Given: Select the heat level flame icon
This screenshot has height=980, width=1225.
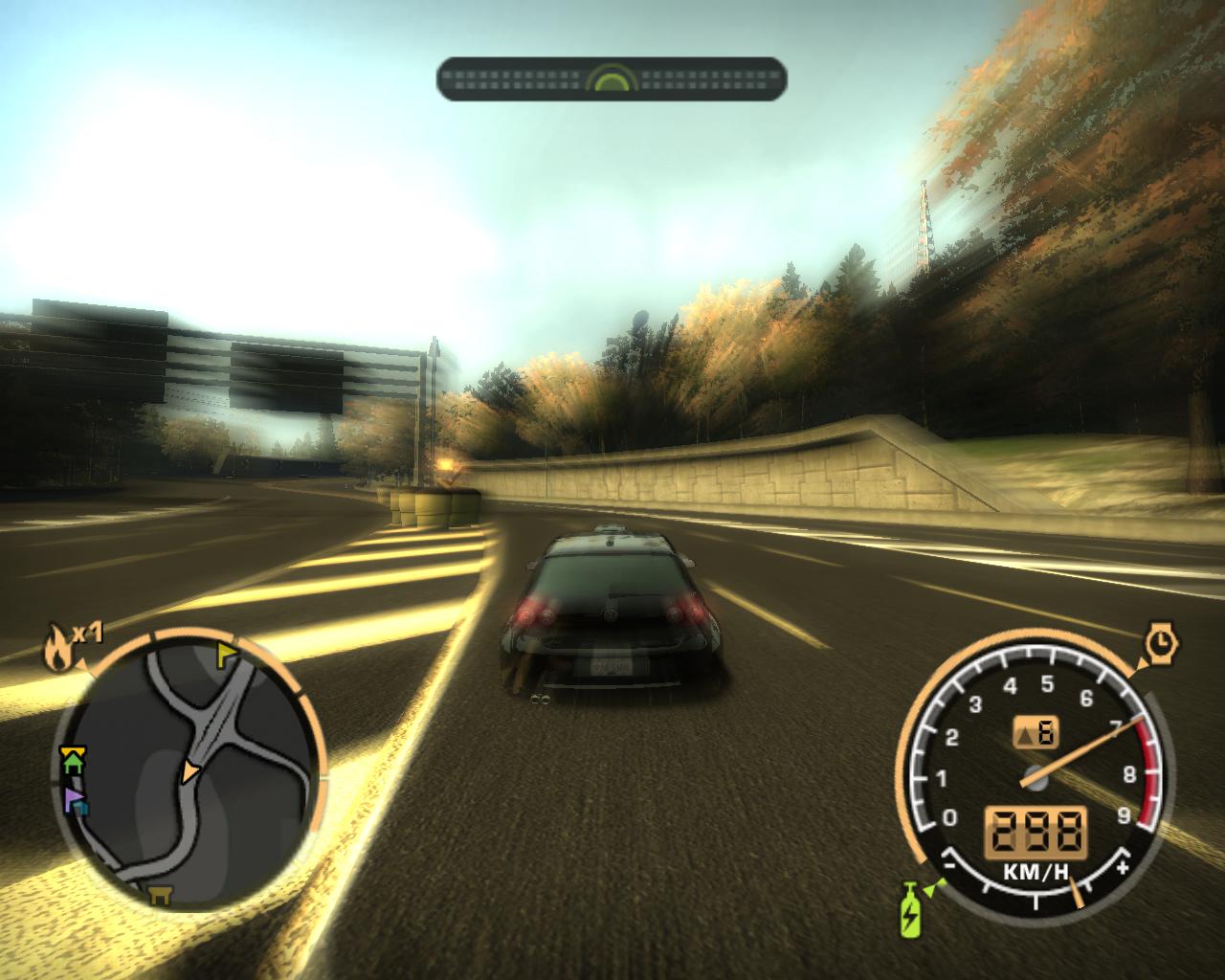Looking at the screenshot, I should click(x=56, y=646).
